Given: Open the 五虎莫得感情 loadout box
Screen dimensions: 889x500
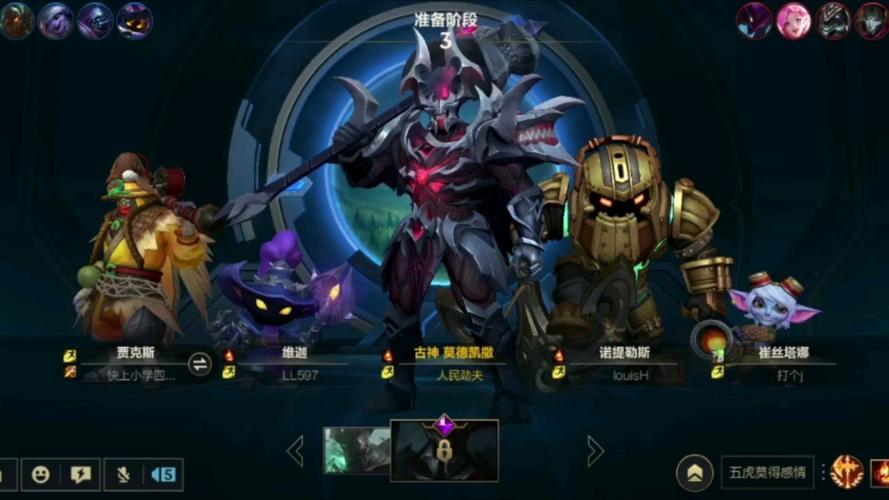Looking at the screenshot, I should coord(767,473).
